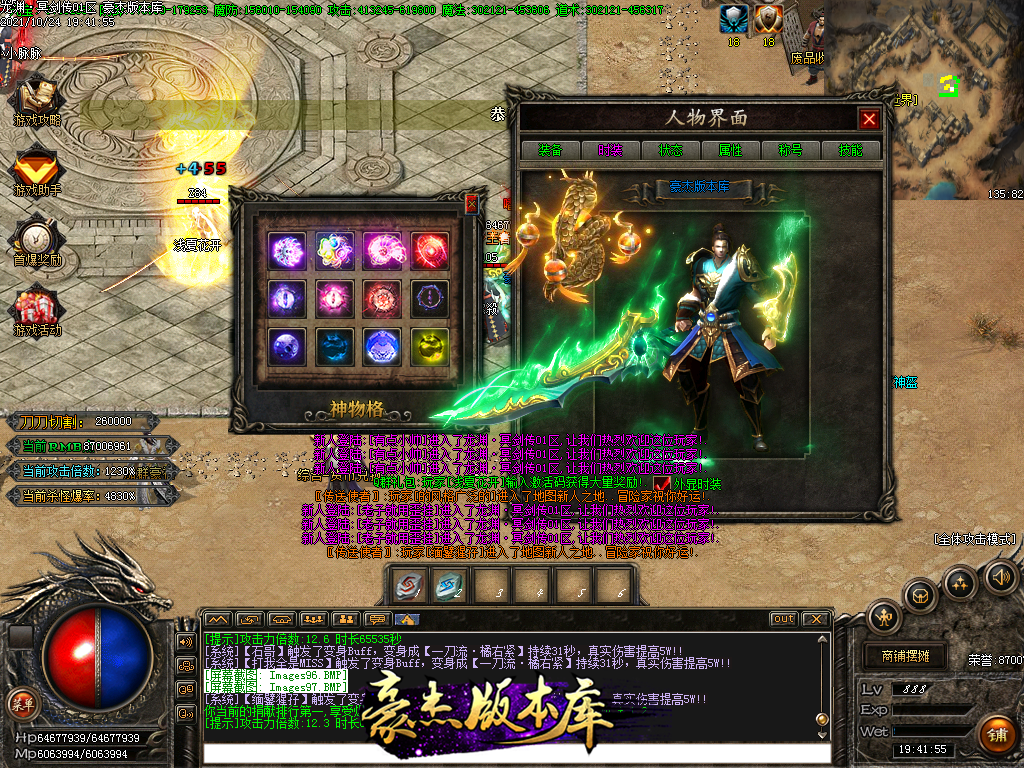The image size is (1024, 768).
Task: Click the 商铺摆摊 shop stall button
Action: click(x=905, y=656)
